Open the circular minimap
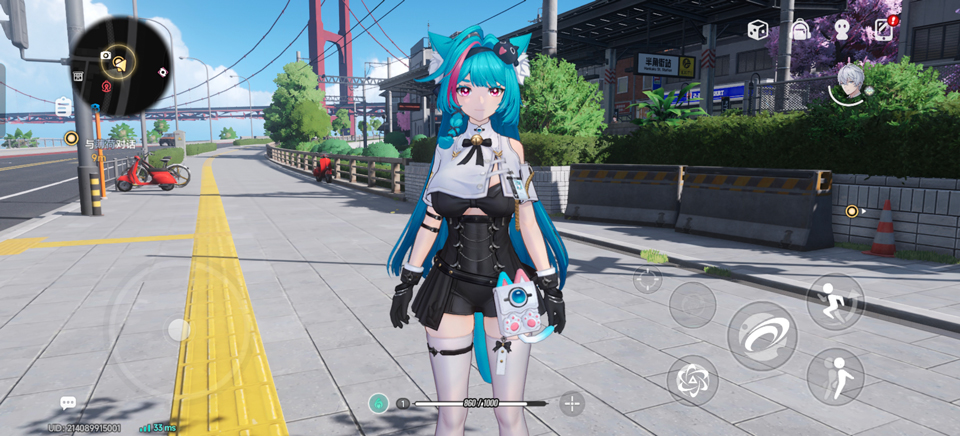The height and width of the screenshot is (436, 960). click(x=119, y=66)
